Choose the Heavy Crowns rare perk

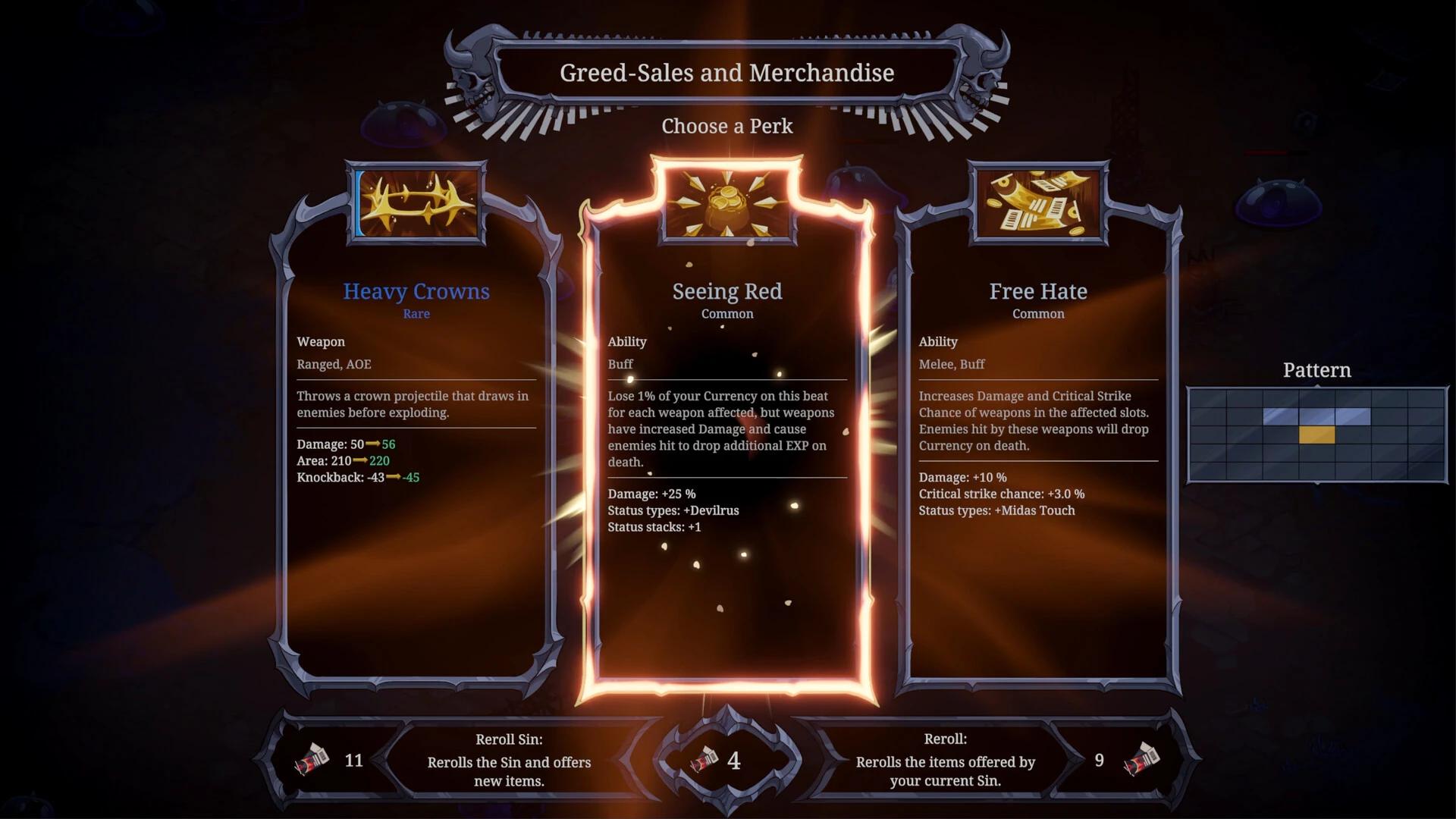[x=416, y=455]
